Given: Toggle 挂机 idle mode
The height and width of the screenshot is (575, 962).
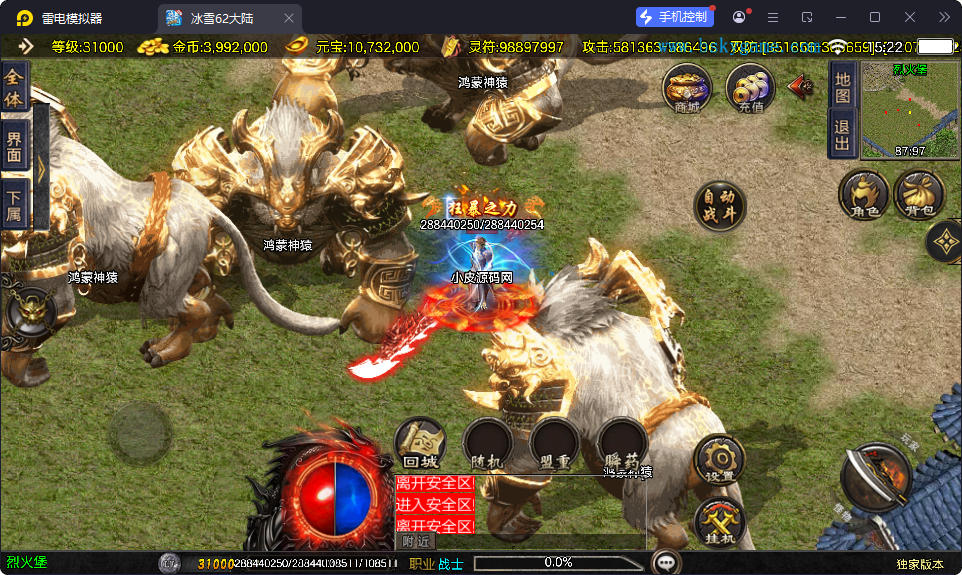Looking at the screenshot, I should tap(719, 521).
